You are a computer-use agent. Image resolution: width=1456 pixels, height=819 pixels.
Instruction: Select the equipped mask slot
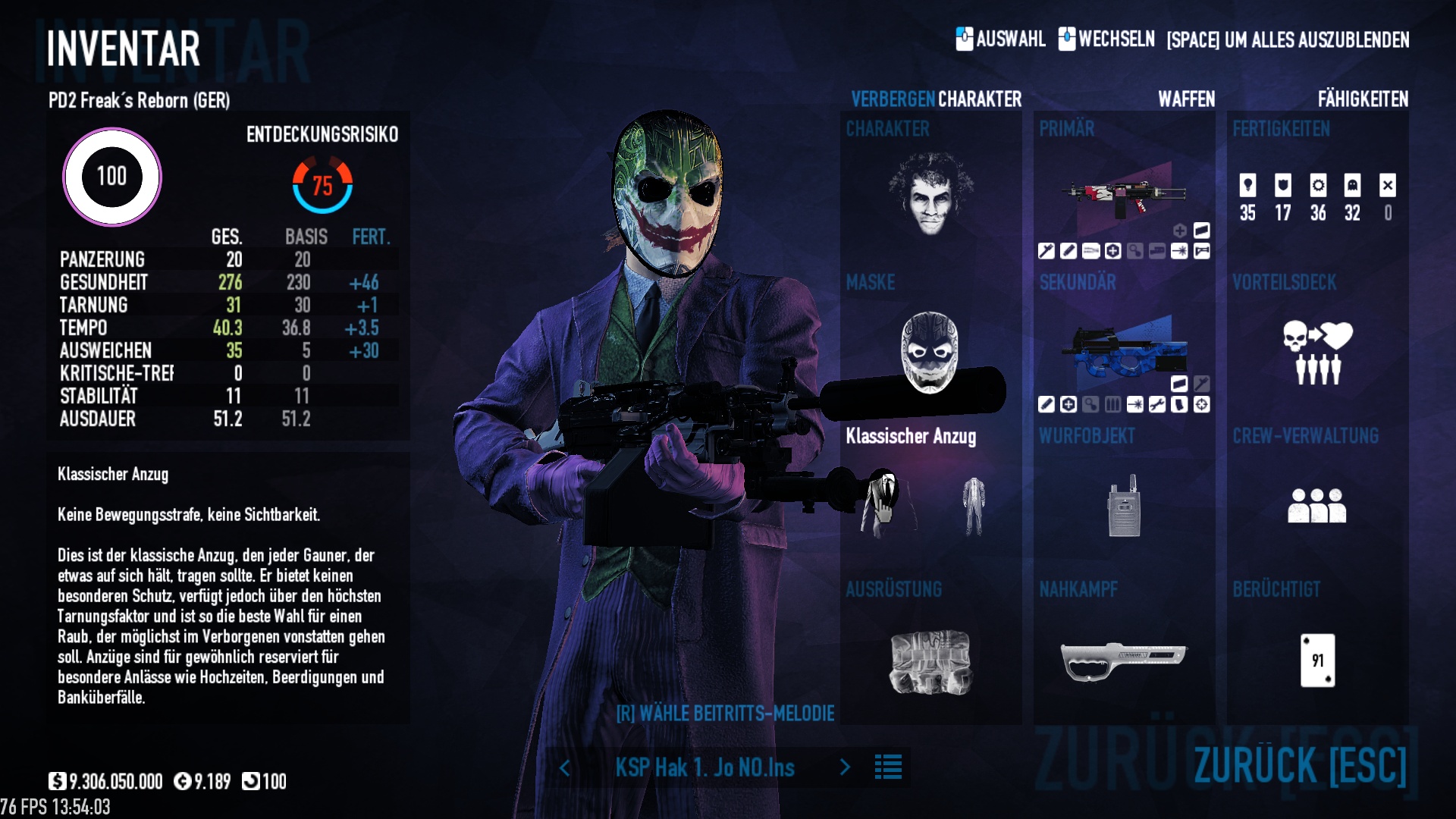930,353
